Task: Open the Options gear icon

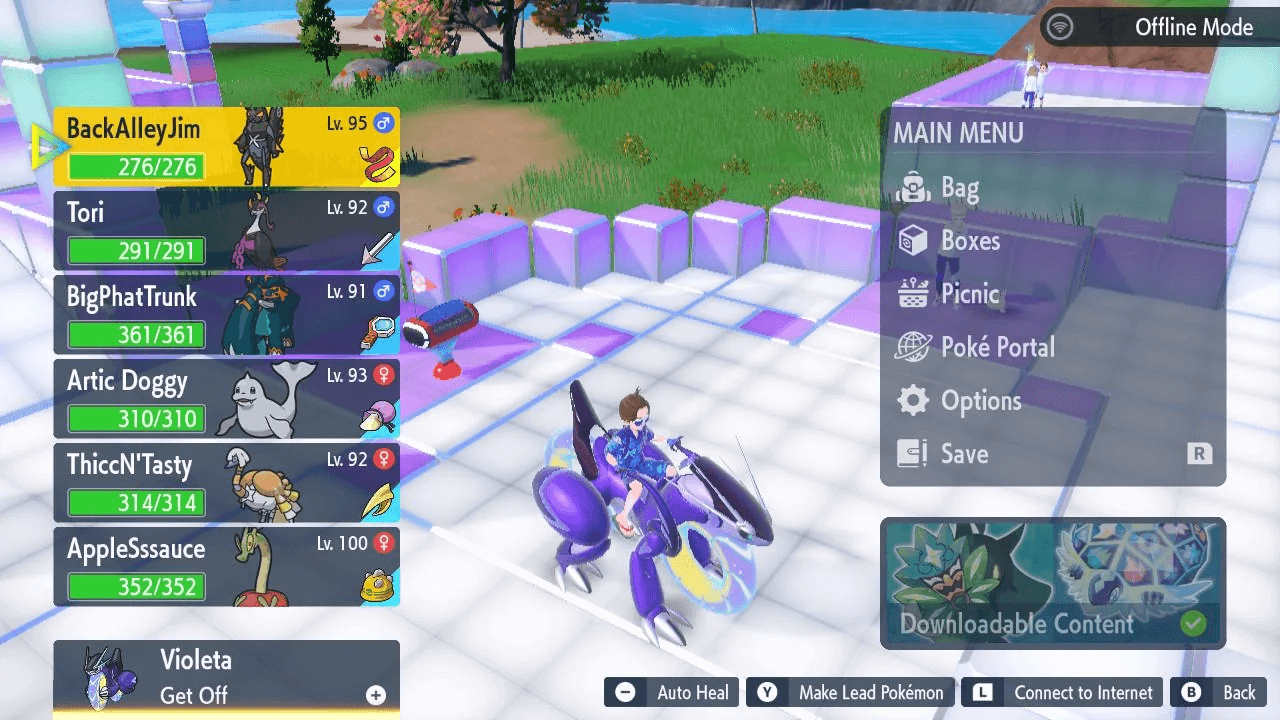Action: (911, 400)
